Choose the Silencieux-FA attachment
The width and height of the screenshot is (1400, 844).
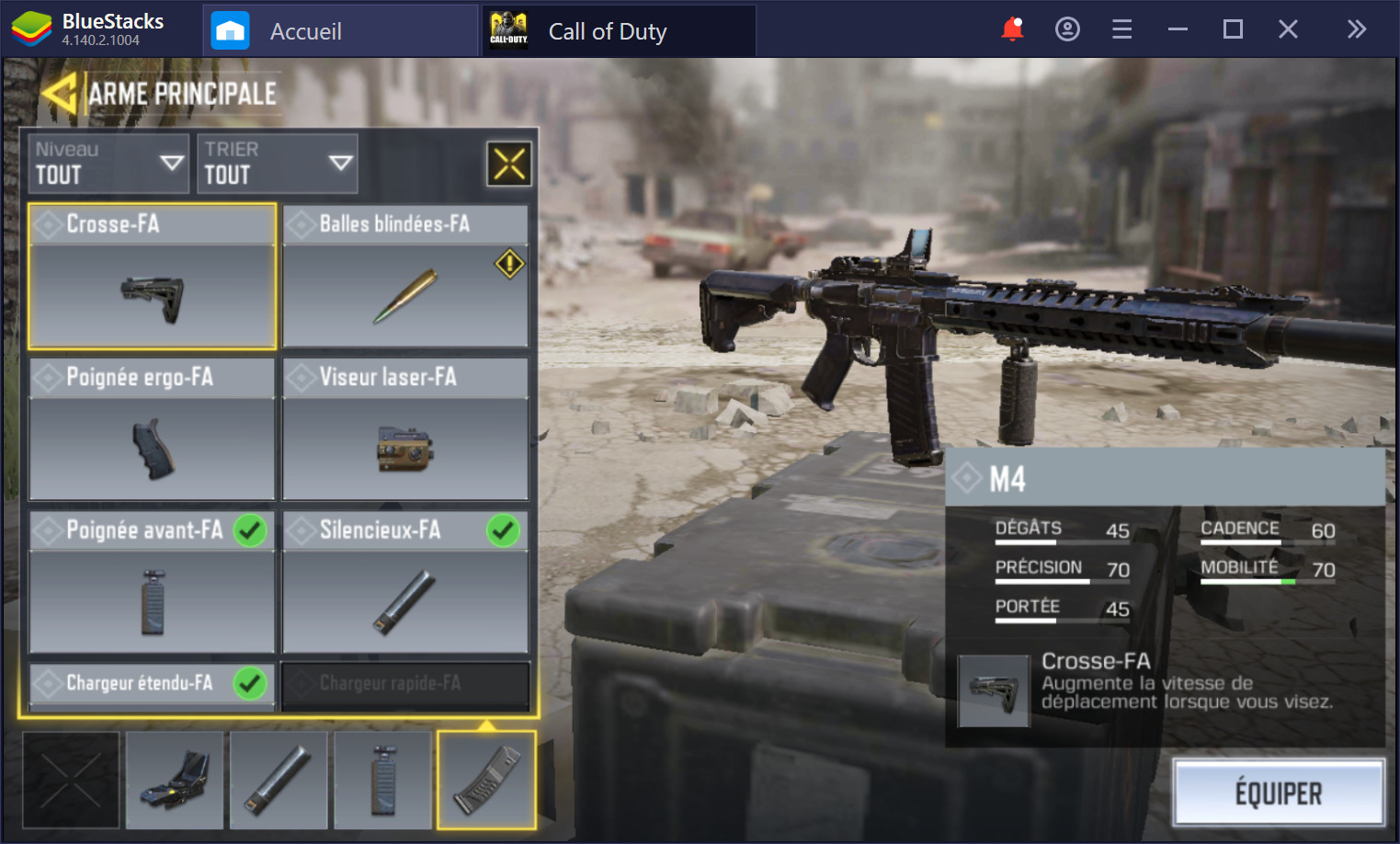405,582
